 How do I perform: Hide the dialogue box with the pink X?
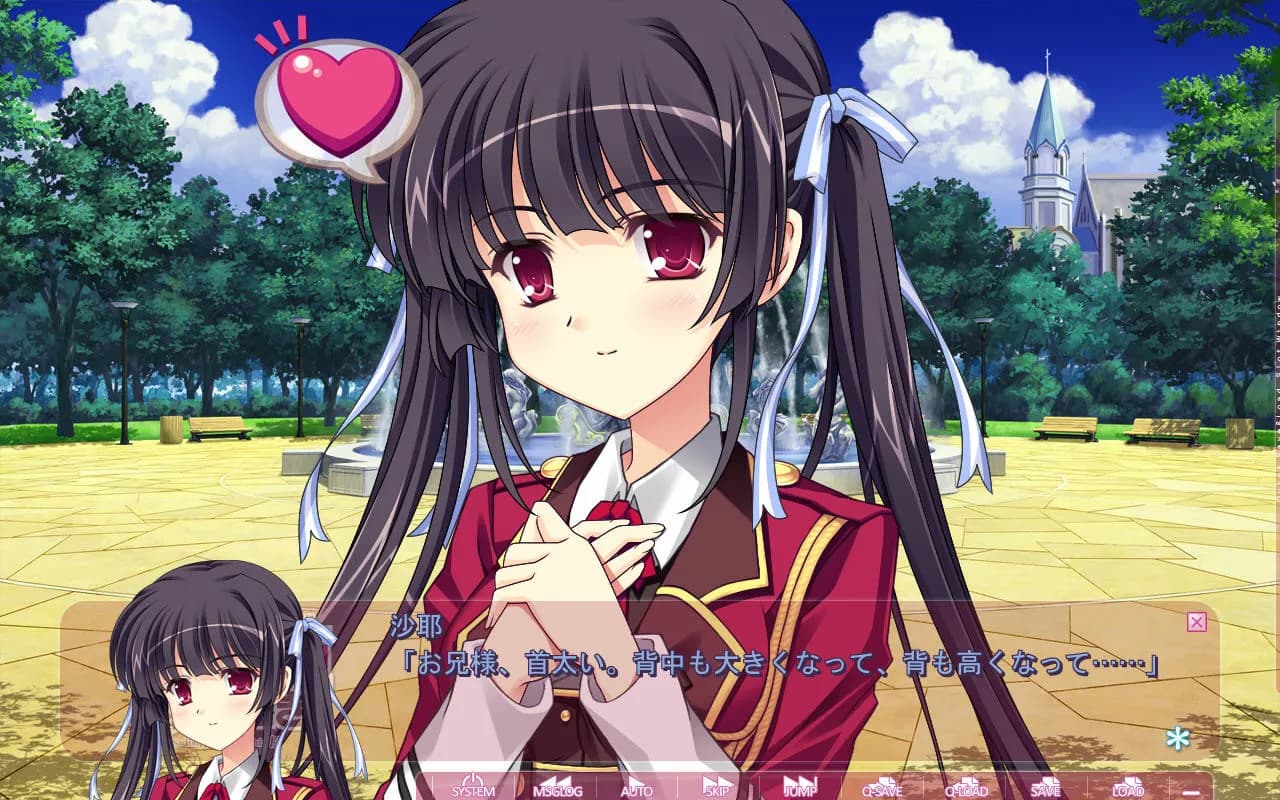(x=1198, y=622)
